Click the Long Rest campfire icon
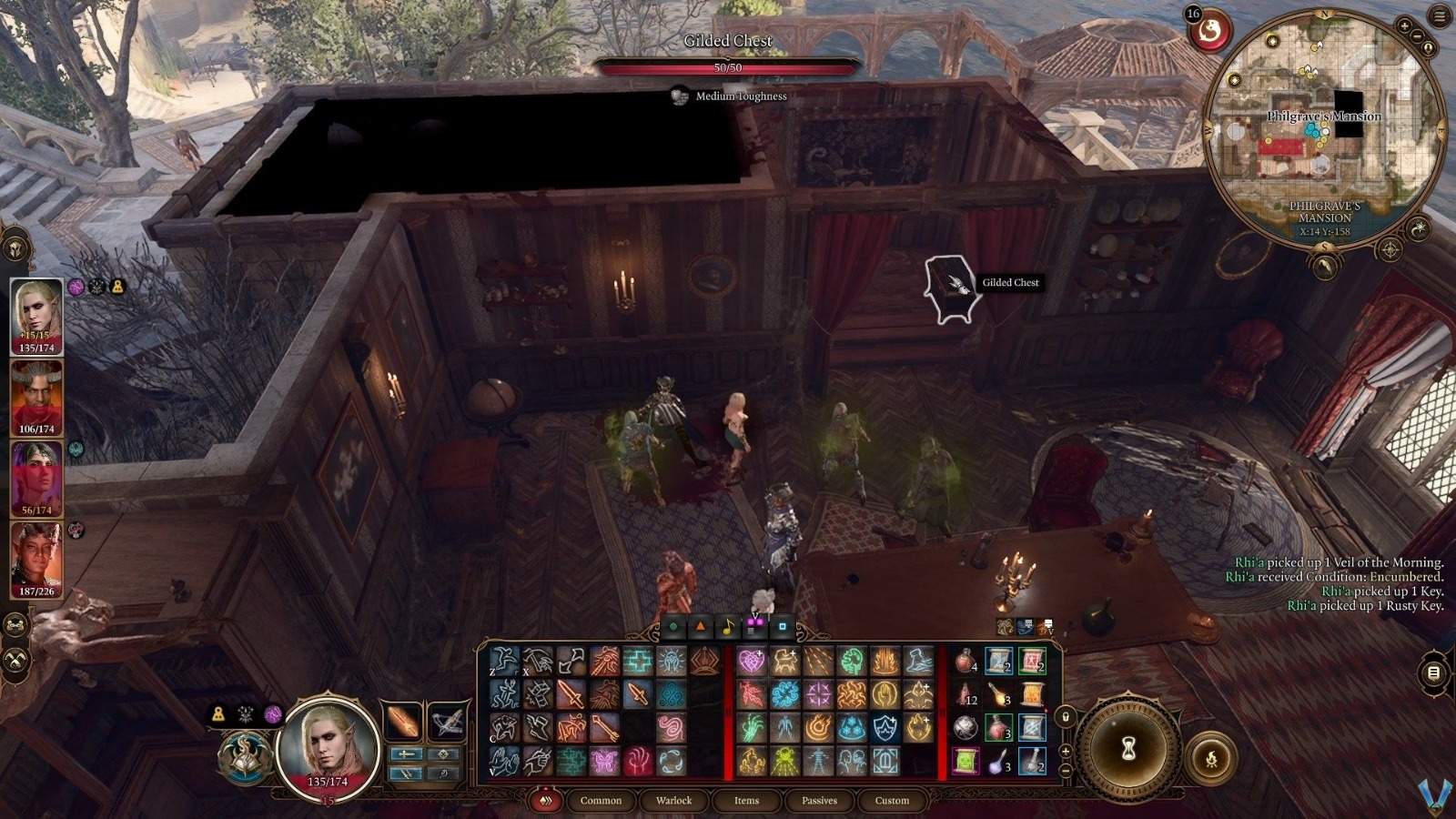Screen dimensions: 1456x819 tap(1211, 757)
